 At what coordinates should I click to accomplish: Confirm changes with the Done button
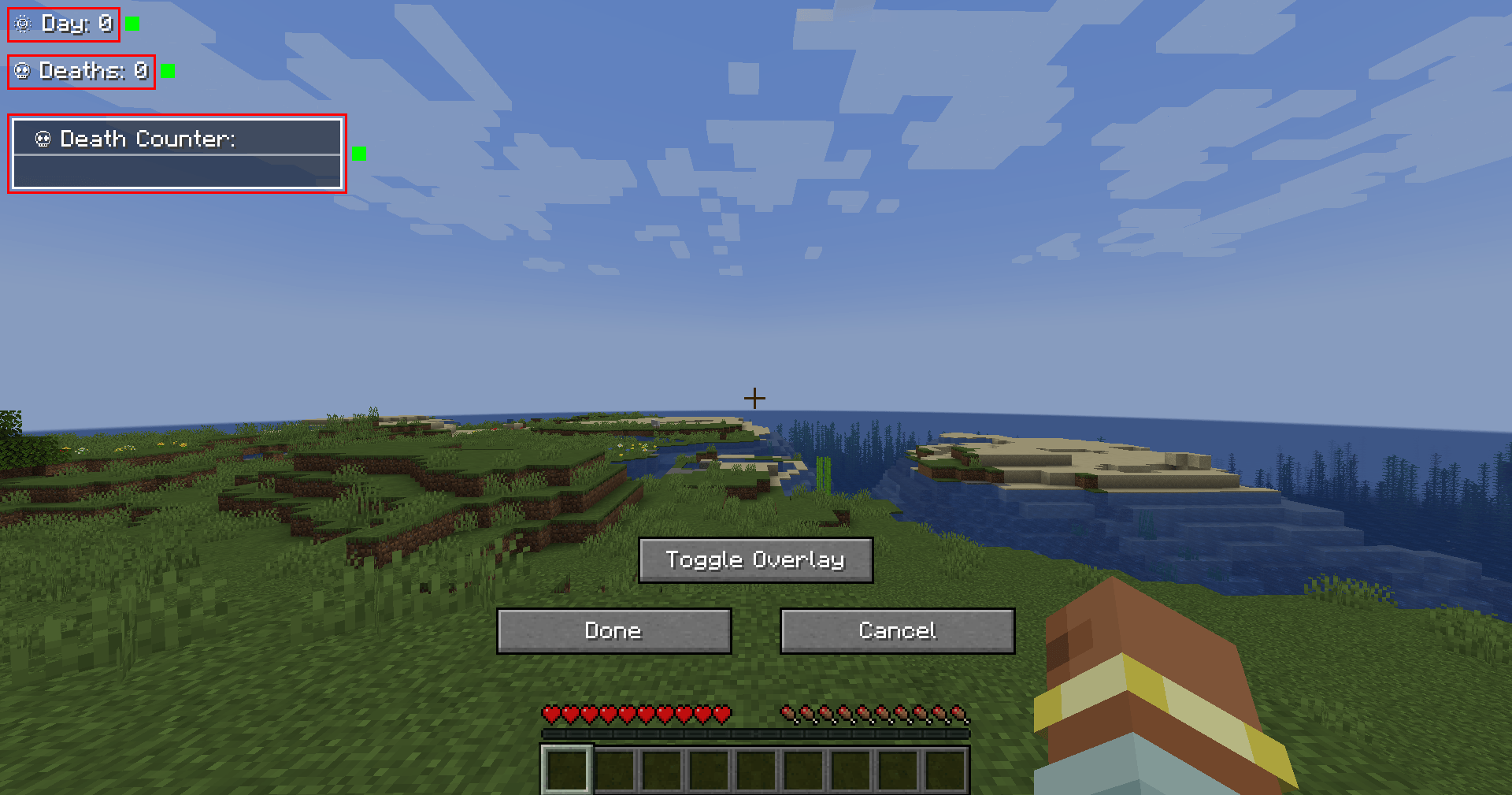613,630
